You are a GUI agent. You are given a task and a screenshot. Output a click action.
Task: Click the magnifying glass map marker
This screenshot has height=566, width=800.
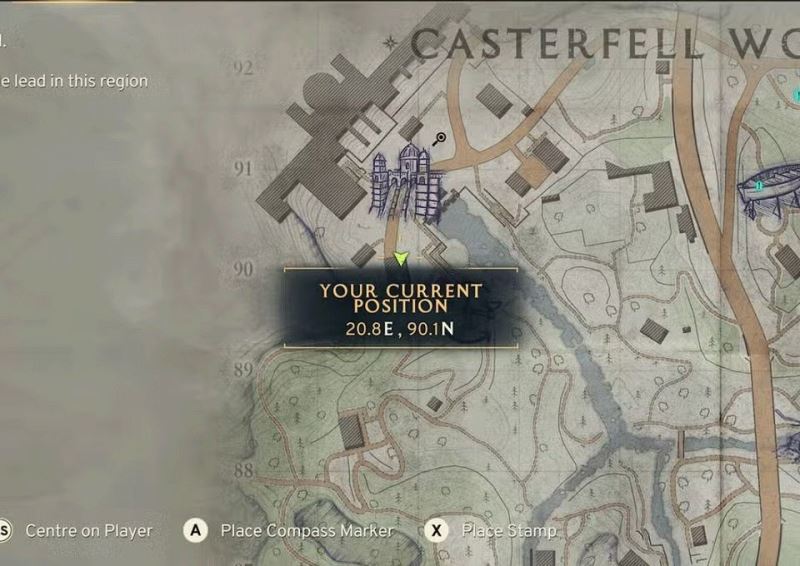440,138
